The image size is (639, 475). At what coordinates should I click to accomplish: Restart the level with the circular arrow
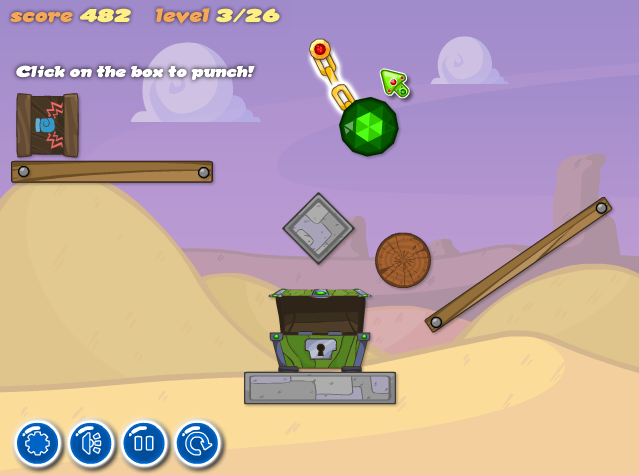tap(197, 443)
